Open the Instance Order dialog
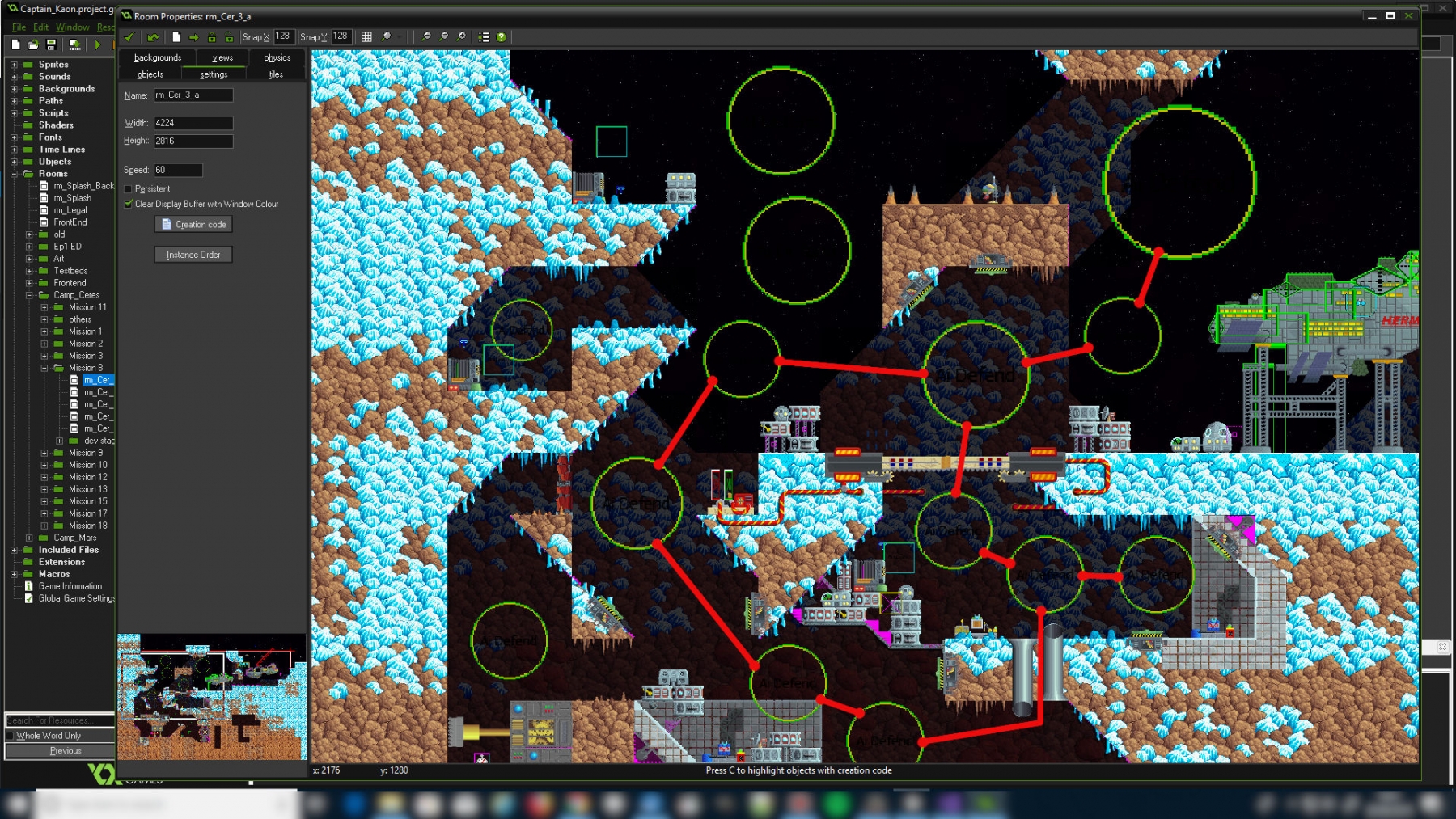This screenshot has width=1456, height=819. click(193, 255)
